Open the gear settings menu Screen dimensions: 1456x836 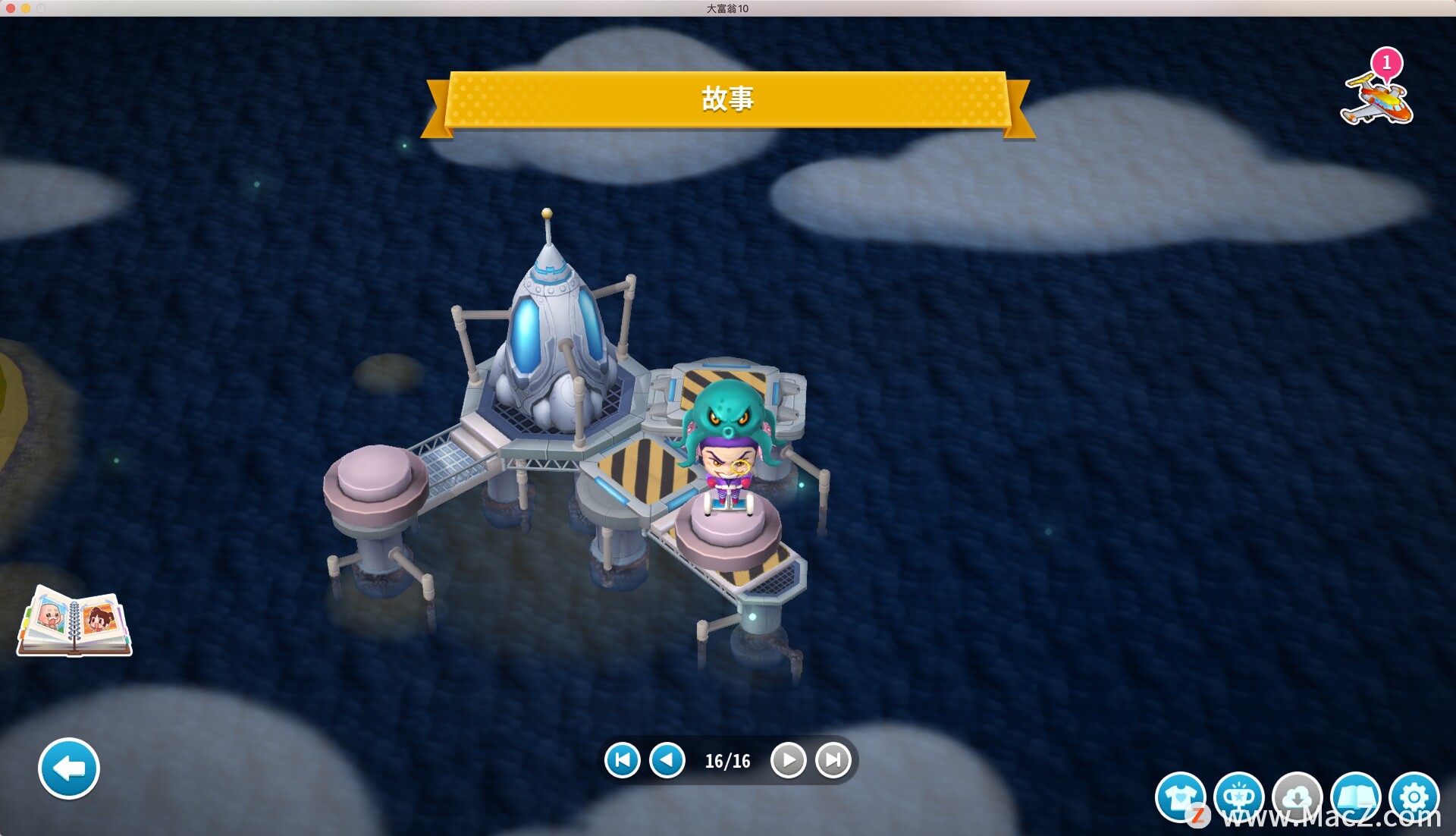click(1414, 797)
